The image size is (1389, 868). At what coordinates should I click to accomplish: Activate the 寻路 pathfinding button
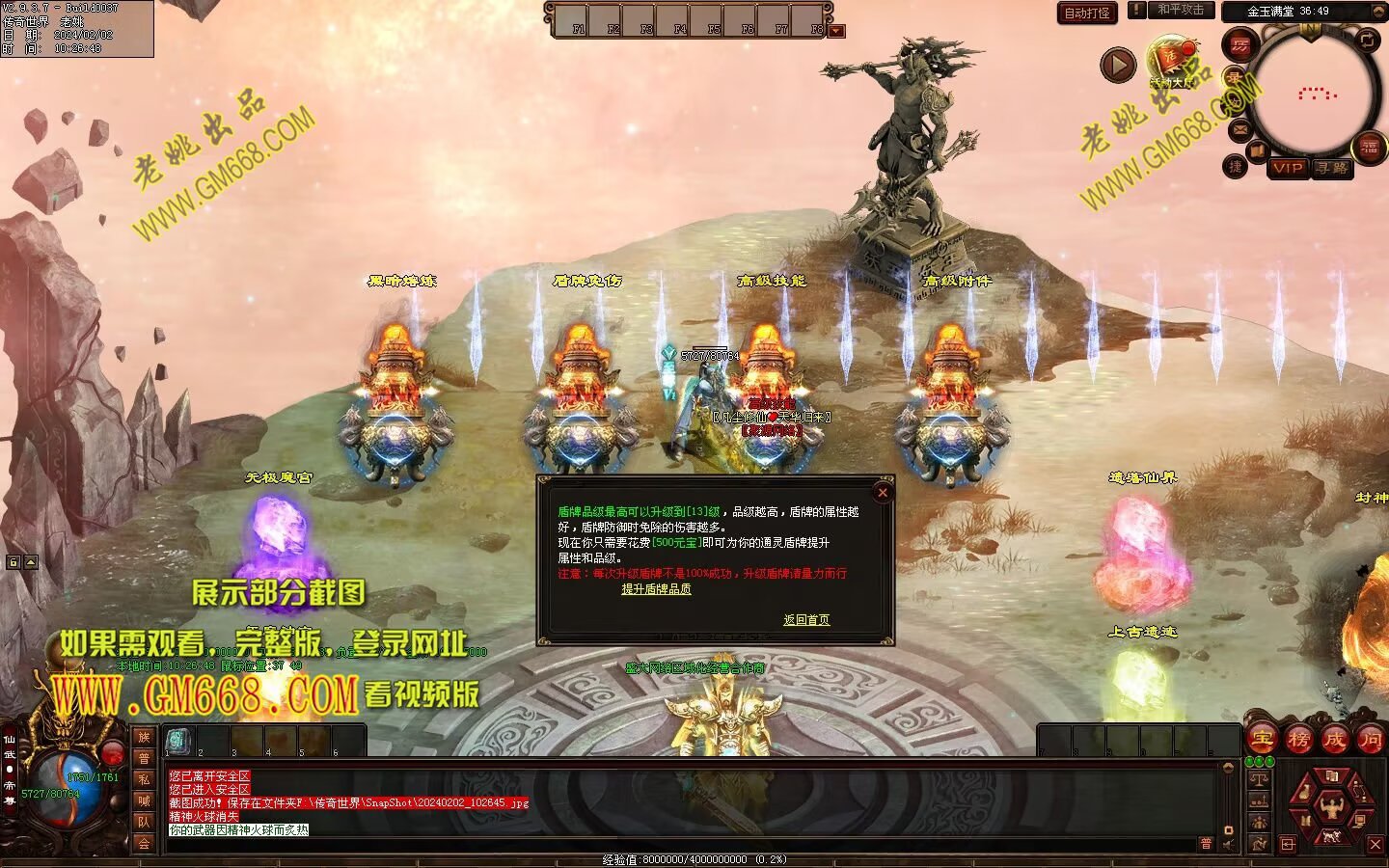click(x=1332, y=168)
